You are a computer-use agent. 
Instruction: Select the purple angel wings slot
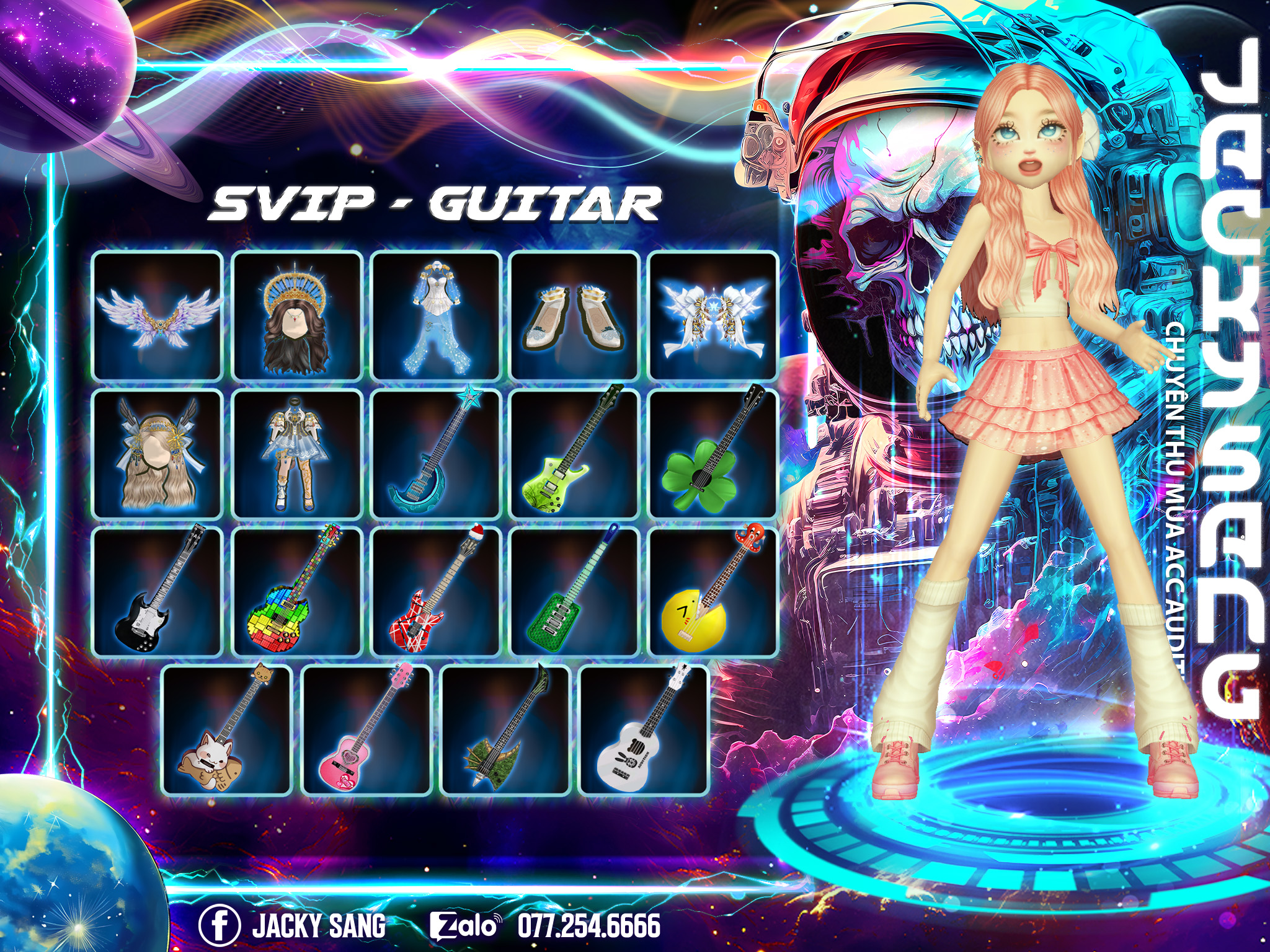point(158,315)
